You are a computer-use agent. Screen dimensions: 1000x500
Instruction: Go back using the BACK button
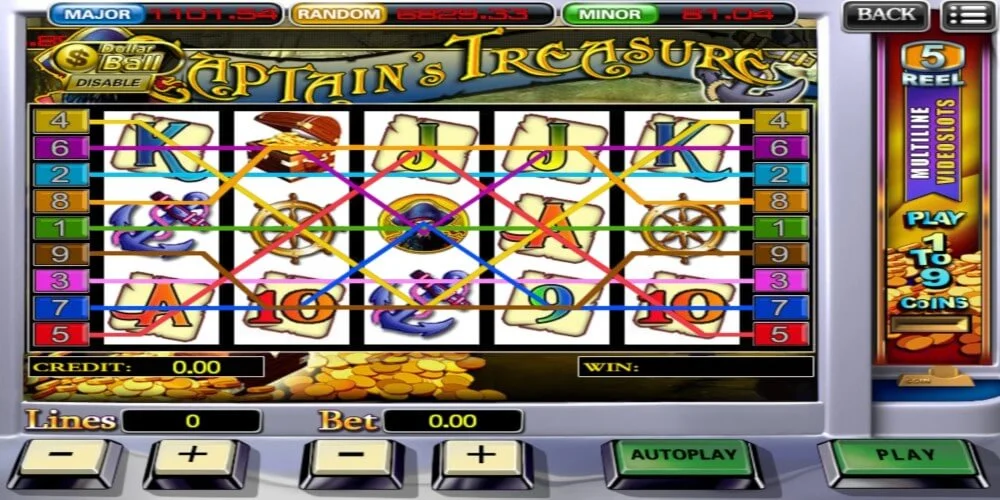point(885,15)
